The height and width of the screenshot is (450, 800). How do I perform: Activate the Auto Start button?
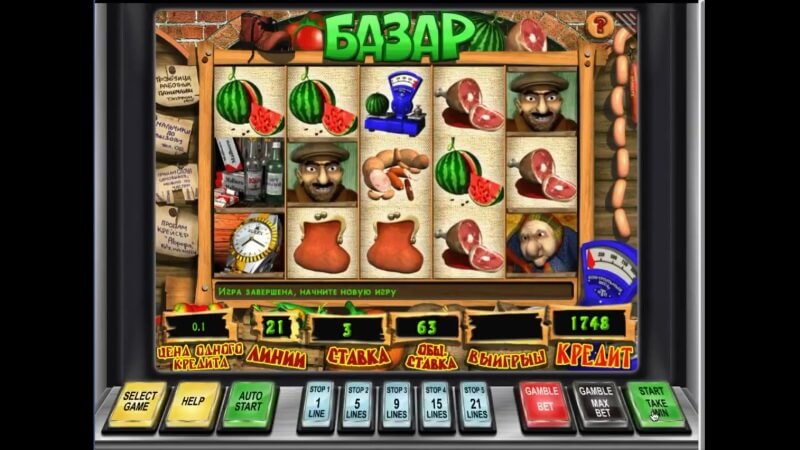(247, 402)
